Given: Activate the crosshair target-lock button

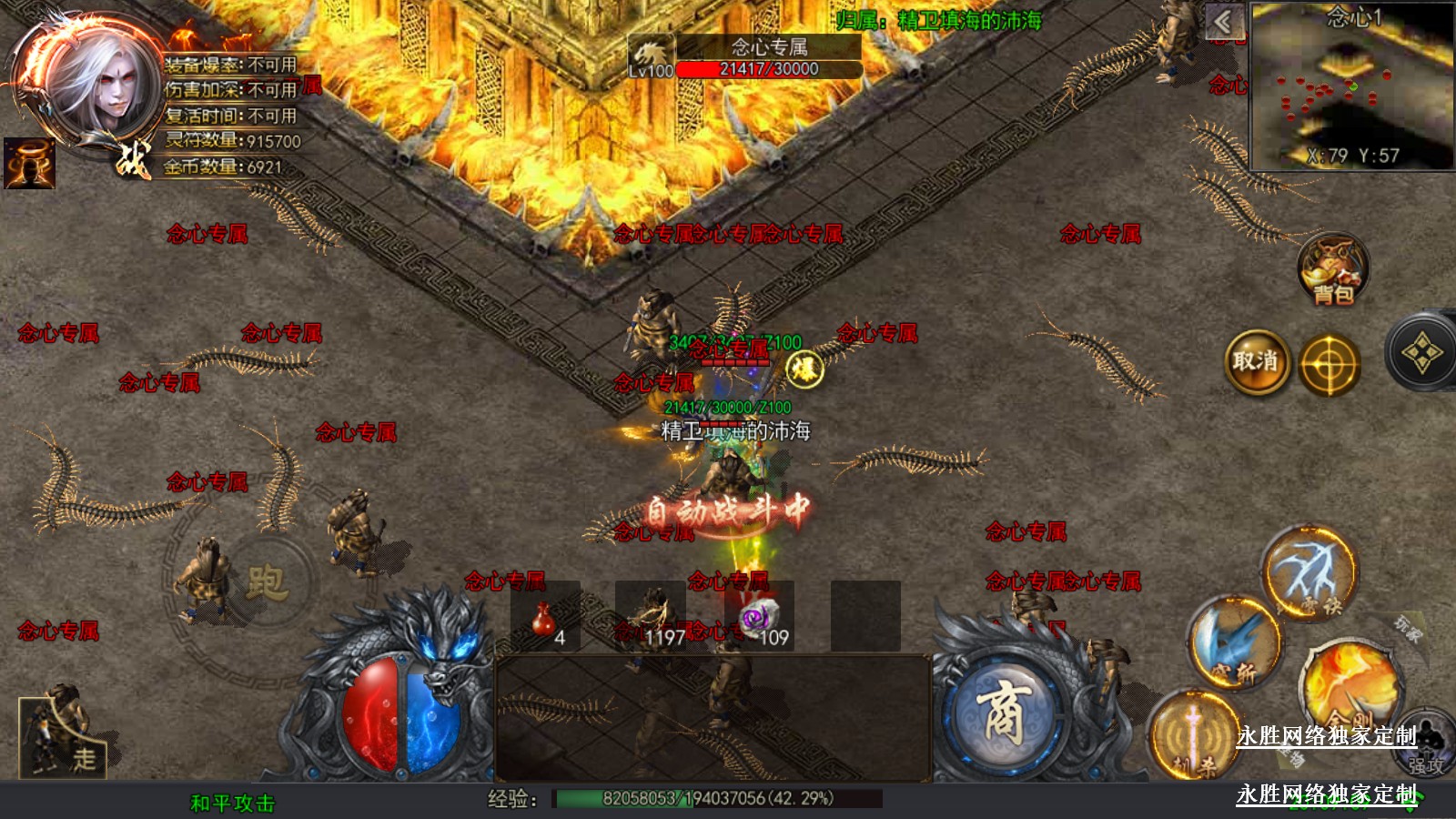Looking at the screenshot, I should point(1329,365).
